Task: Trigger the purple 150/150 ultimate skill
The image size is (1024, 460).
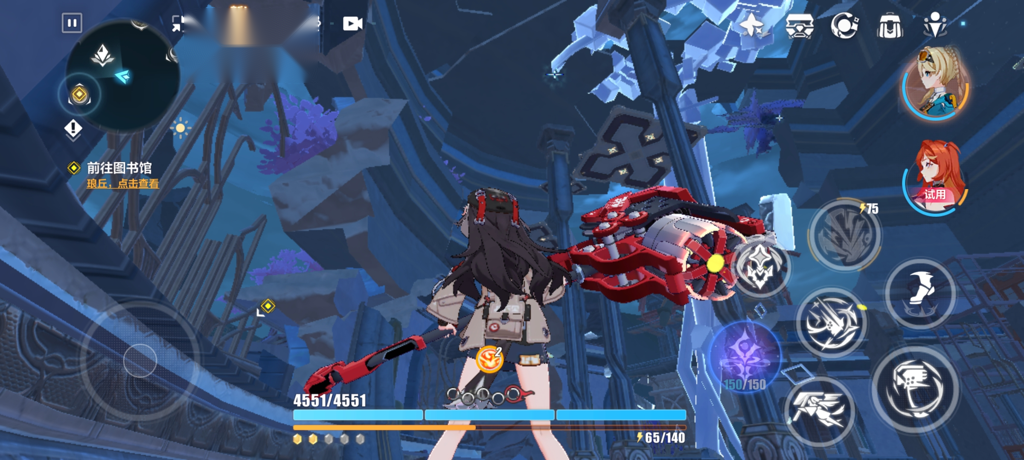Action: (x=745, y=353)
